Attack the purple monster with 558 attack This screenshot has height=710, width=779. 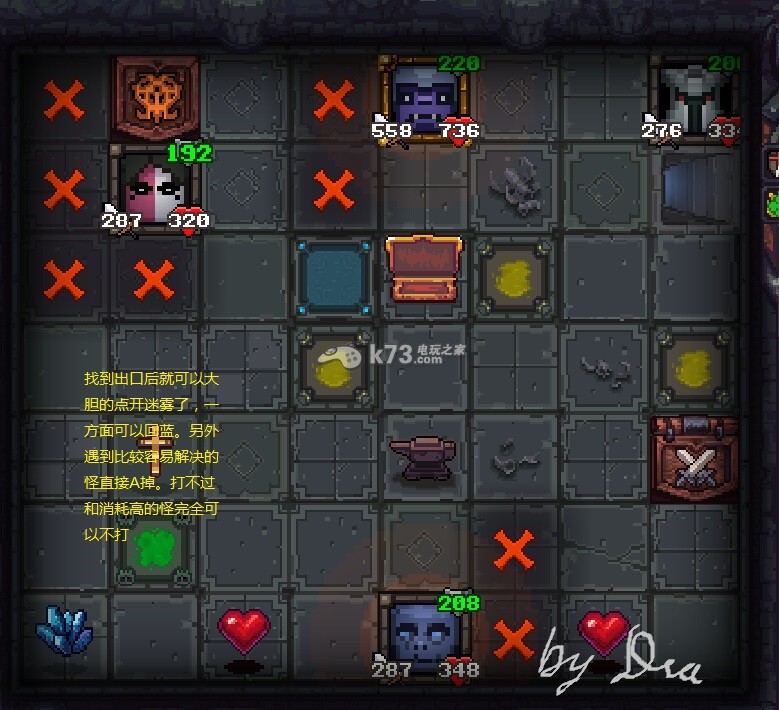(x=424, y=100)
